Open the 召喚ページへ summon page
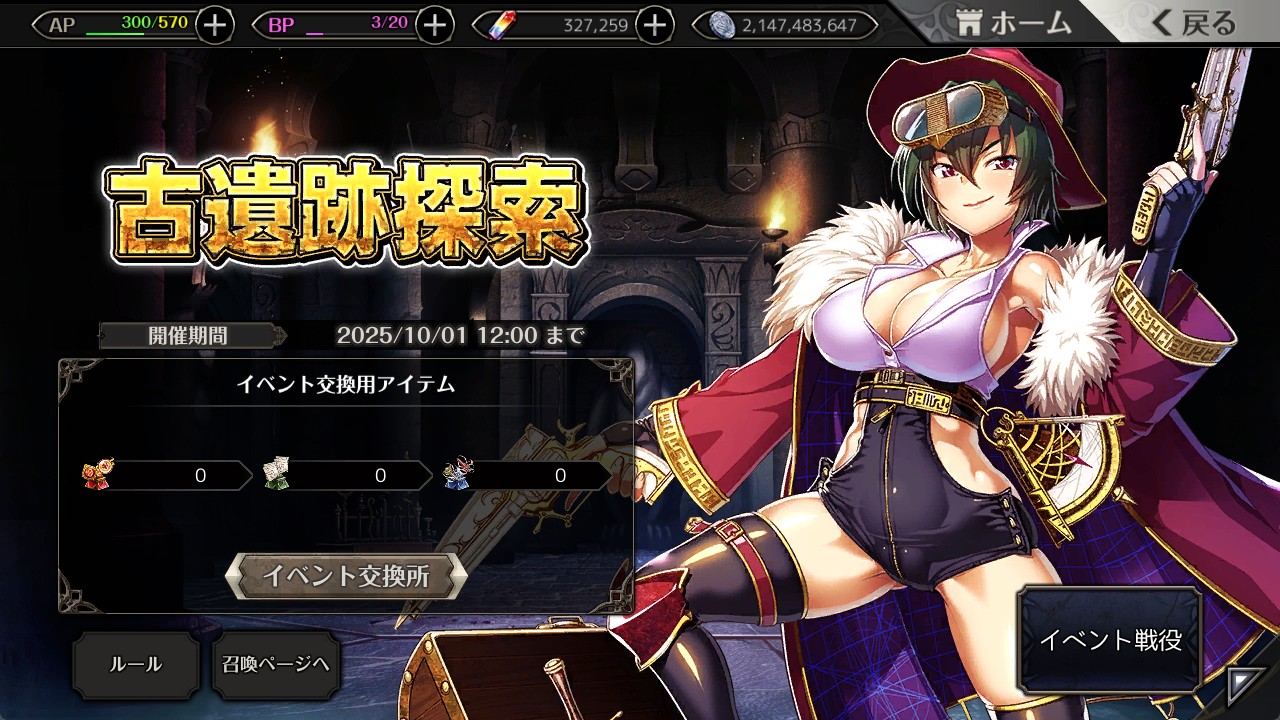The width and height of the screenshot is (1280, 720). tap(276, 664)
